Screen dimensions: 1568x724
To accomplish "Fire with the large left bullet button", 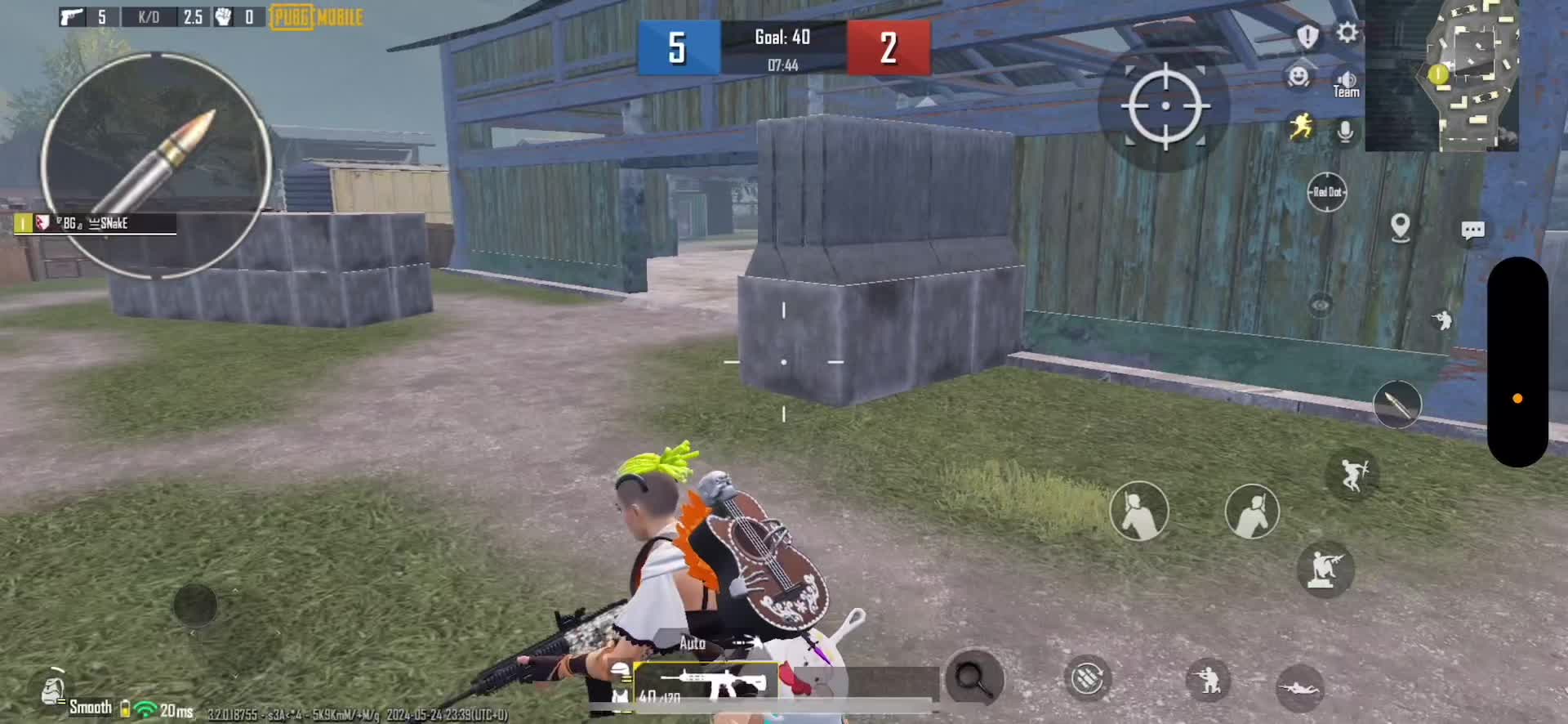I will click(x=155, y=165).
